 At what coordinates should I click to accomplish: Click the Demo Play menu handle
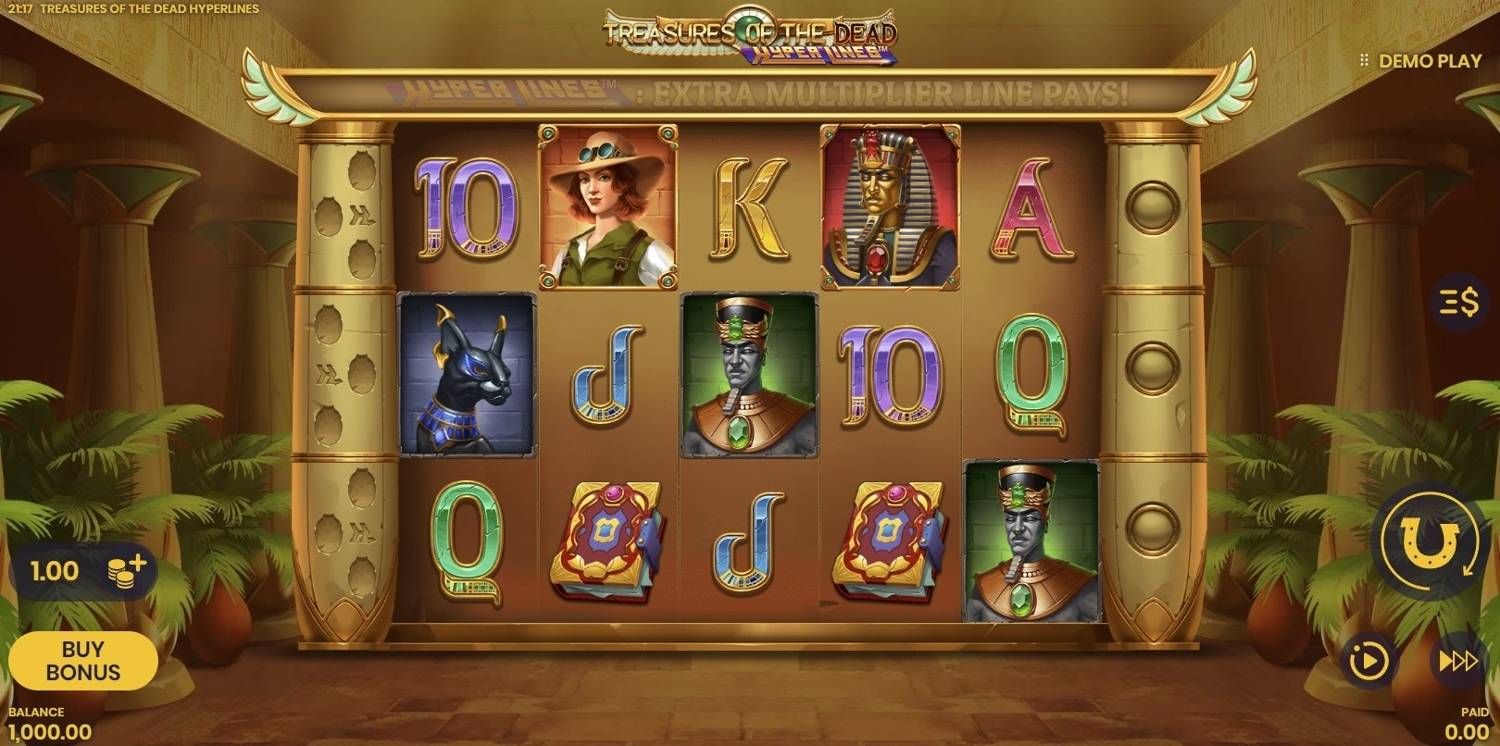coord(1364,61)
